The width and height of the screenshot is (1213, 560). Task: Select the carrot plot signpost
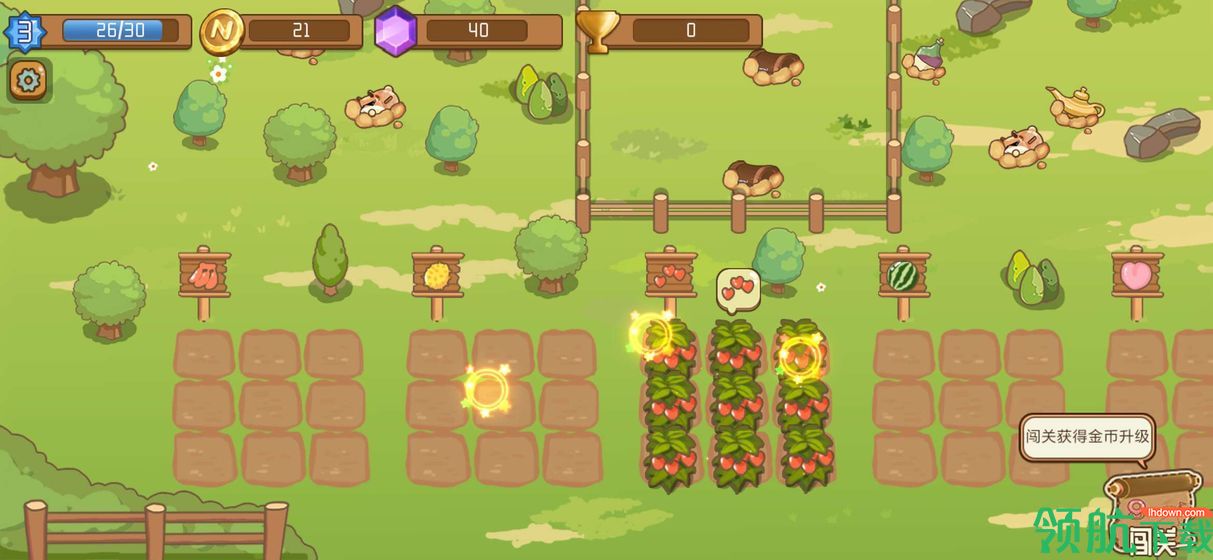(x=204, y=275)
